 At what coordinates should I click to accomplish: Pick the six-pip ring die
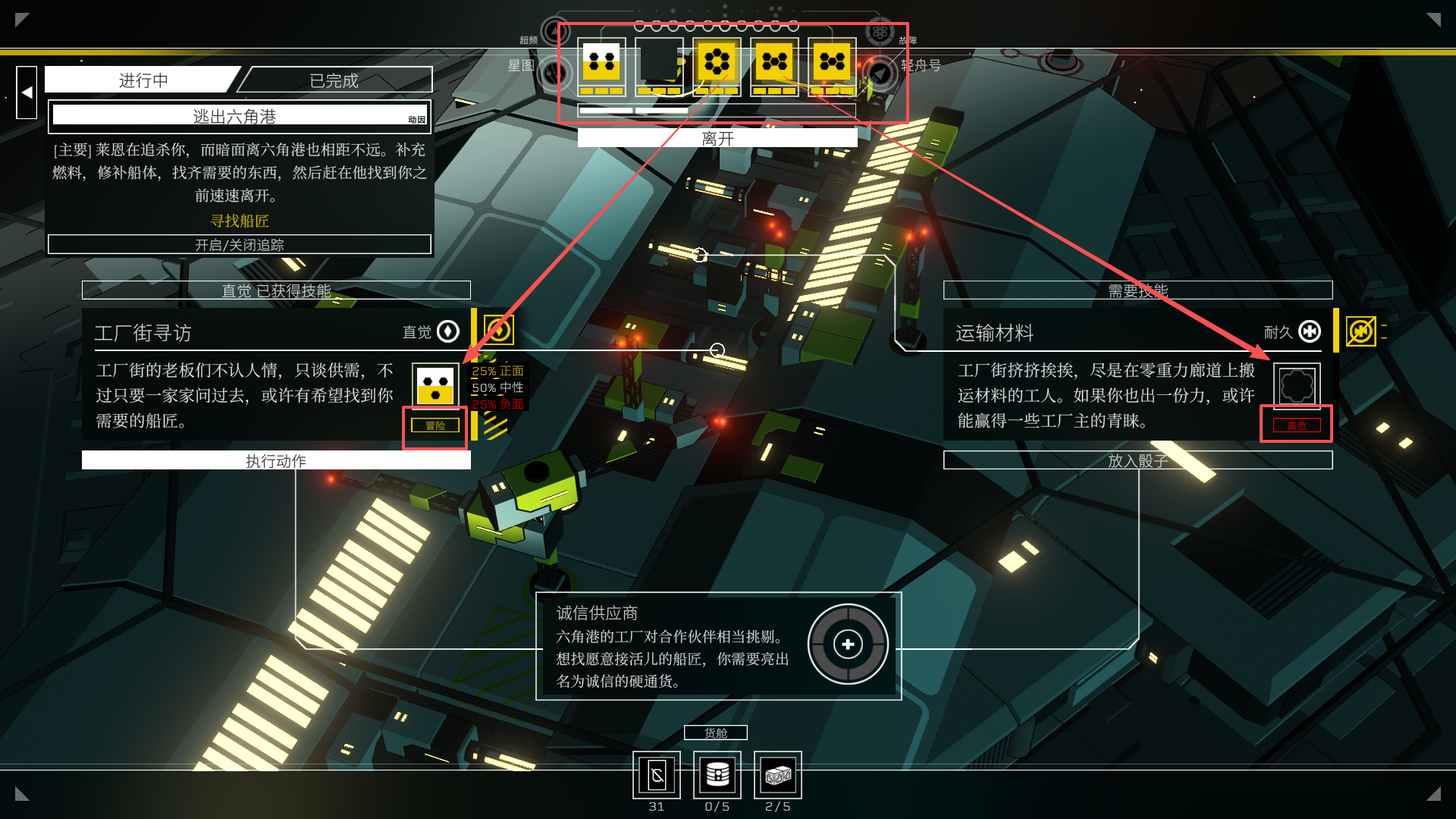pos(717,62)
